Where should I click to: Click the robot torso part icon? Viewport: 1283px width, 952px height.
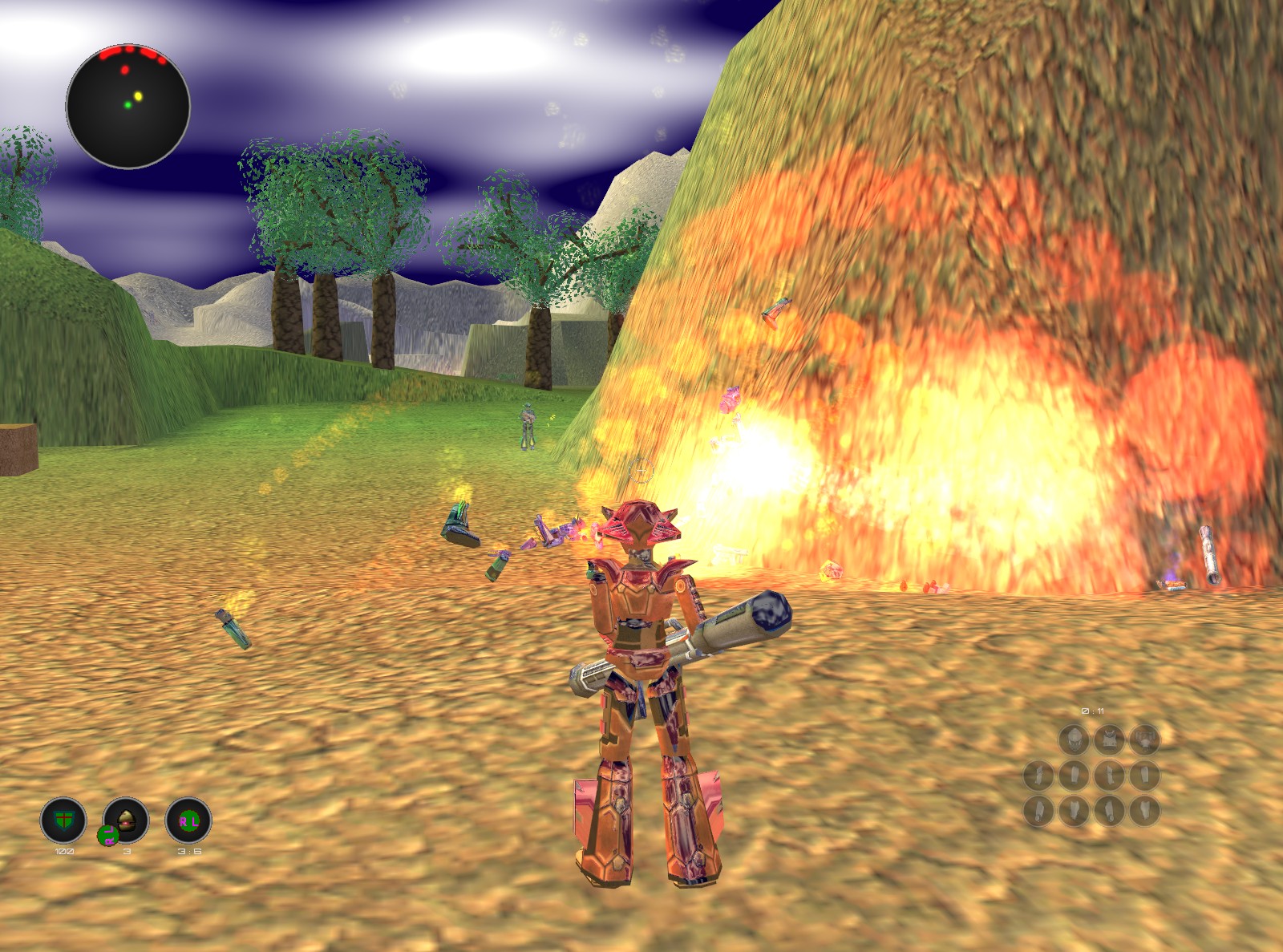click(1110, 739)
